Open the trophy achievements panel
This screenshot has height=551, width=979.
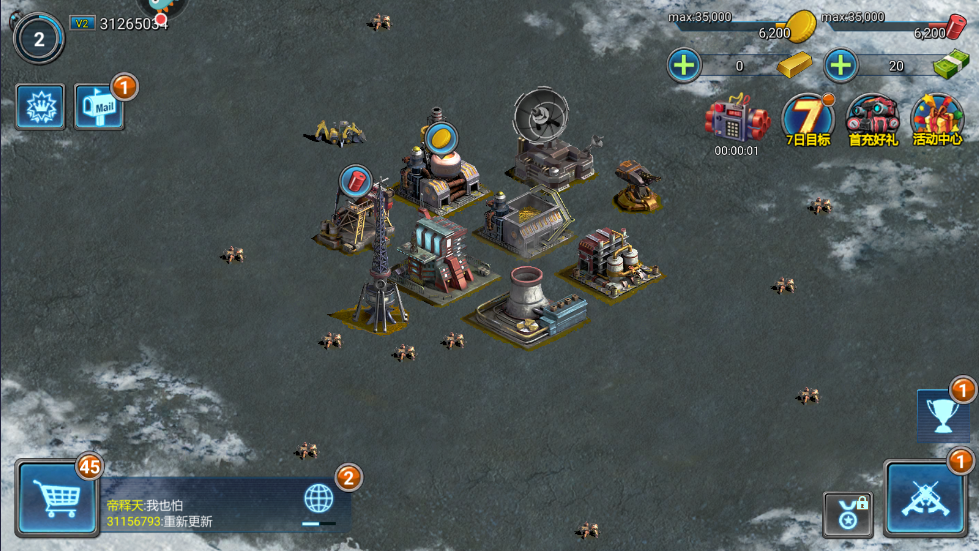pos(942,416)
